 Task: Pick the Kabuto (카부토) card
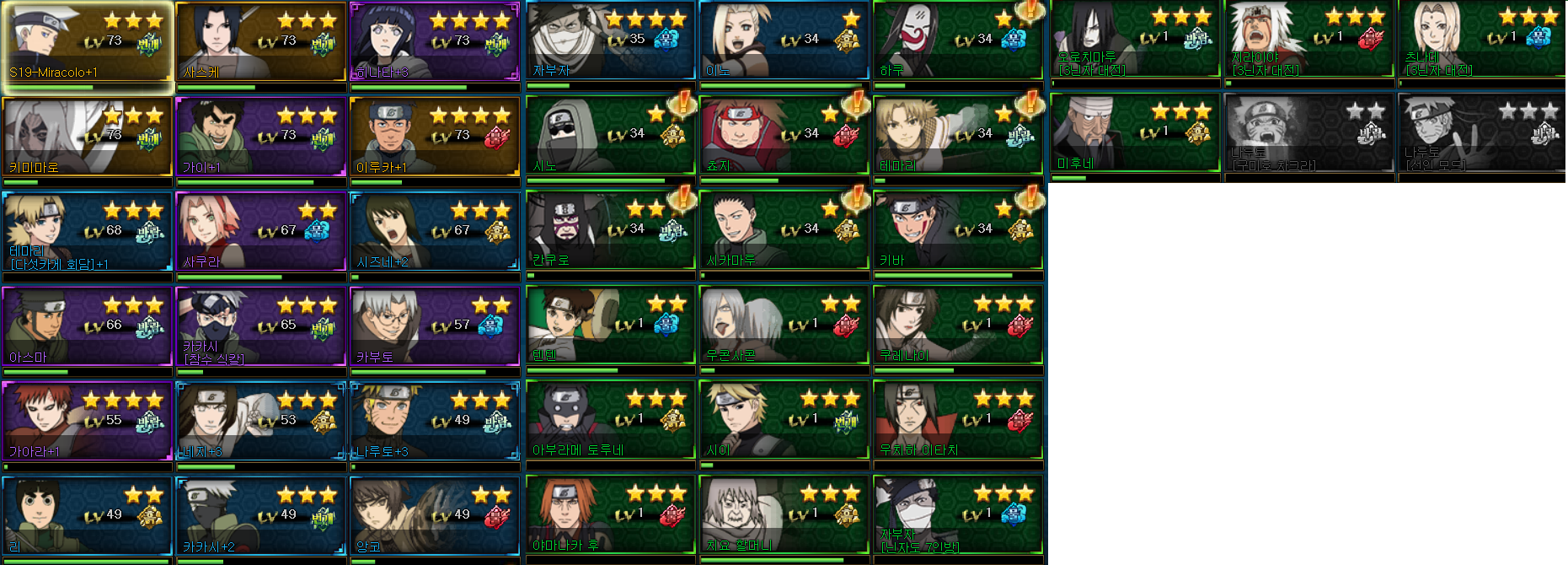(435, 326)
